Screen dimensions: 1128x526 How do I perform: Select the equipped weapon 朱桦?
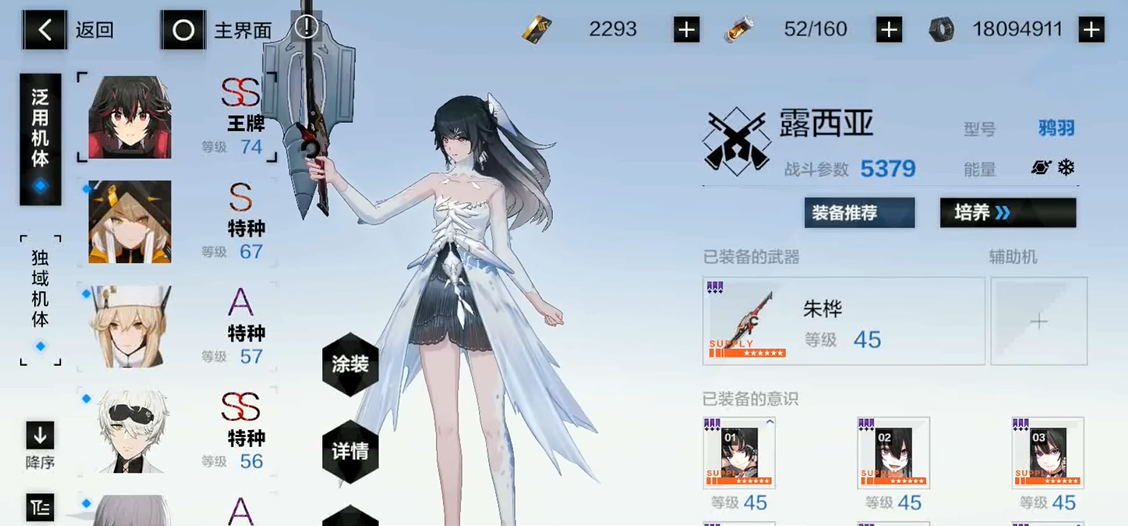[x=843, y=321]
